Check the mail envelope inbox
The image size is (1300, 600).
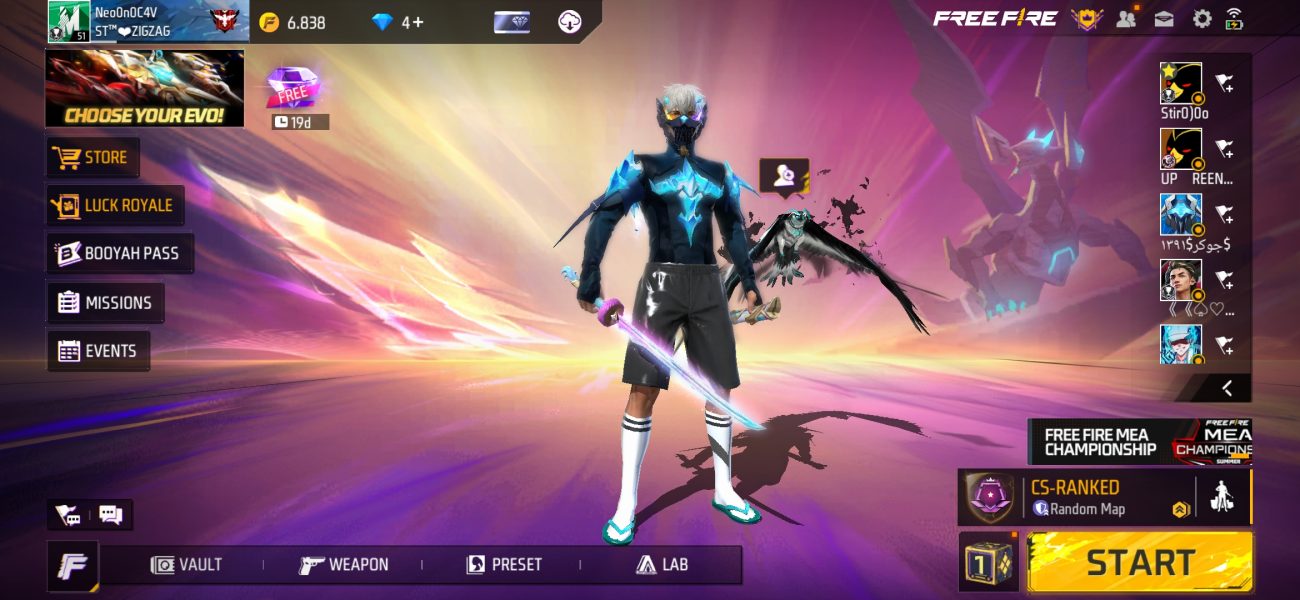tap(1164, 18)
